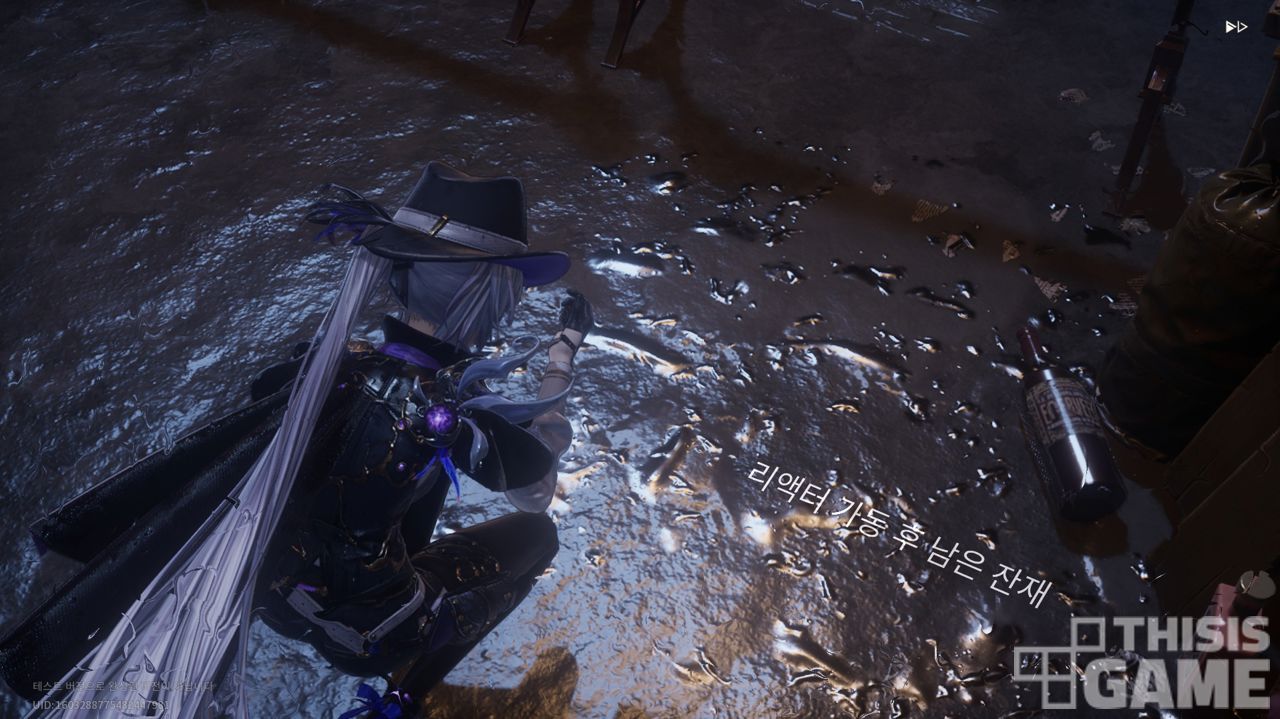
Task: Skip the cutscene with the fast-forward button
Action: 1236,27
